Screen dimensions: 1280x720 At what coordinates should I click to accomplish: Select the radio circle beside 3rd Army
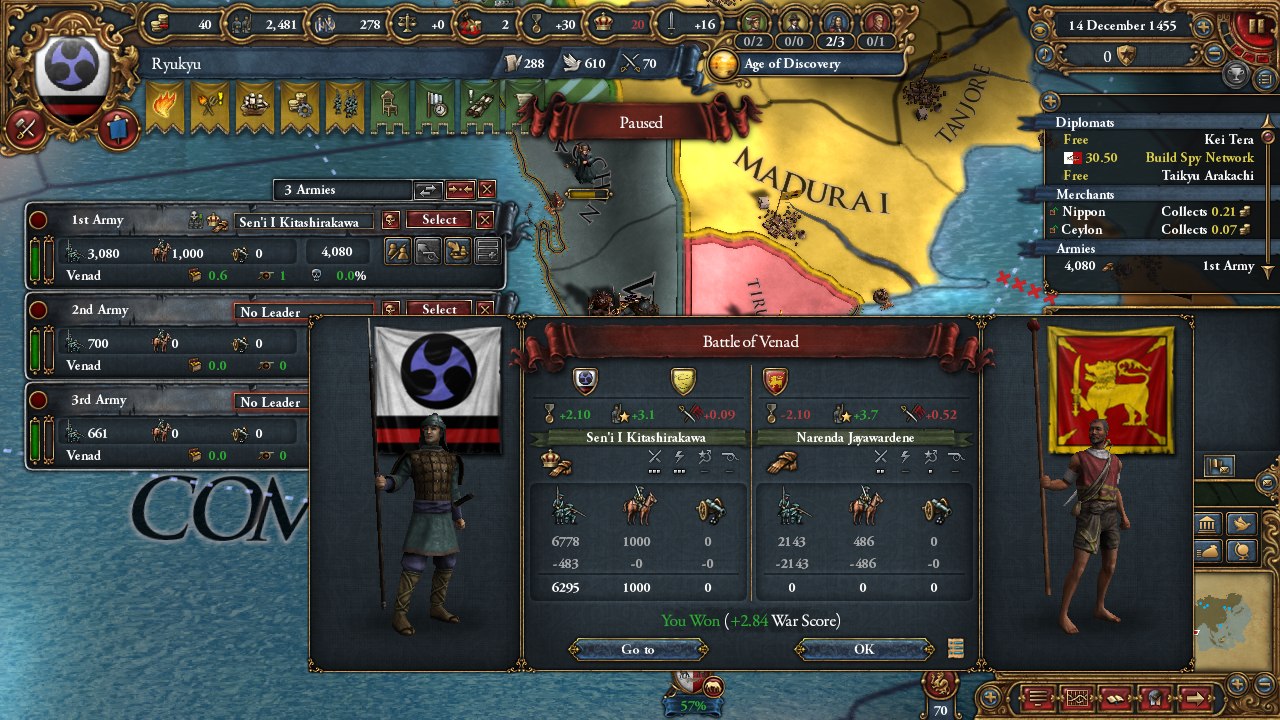37,399
